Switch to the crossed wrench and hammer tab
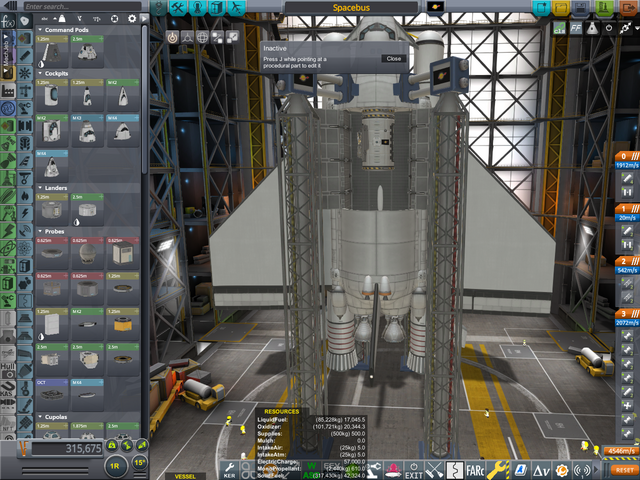640x480 pixels. pos(433,469)
